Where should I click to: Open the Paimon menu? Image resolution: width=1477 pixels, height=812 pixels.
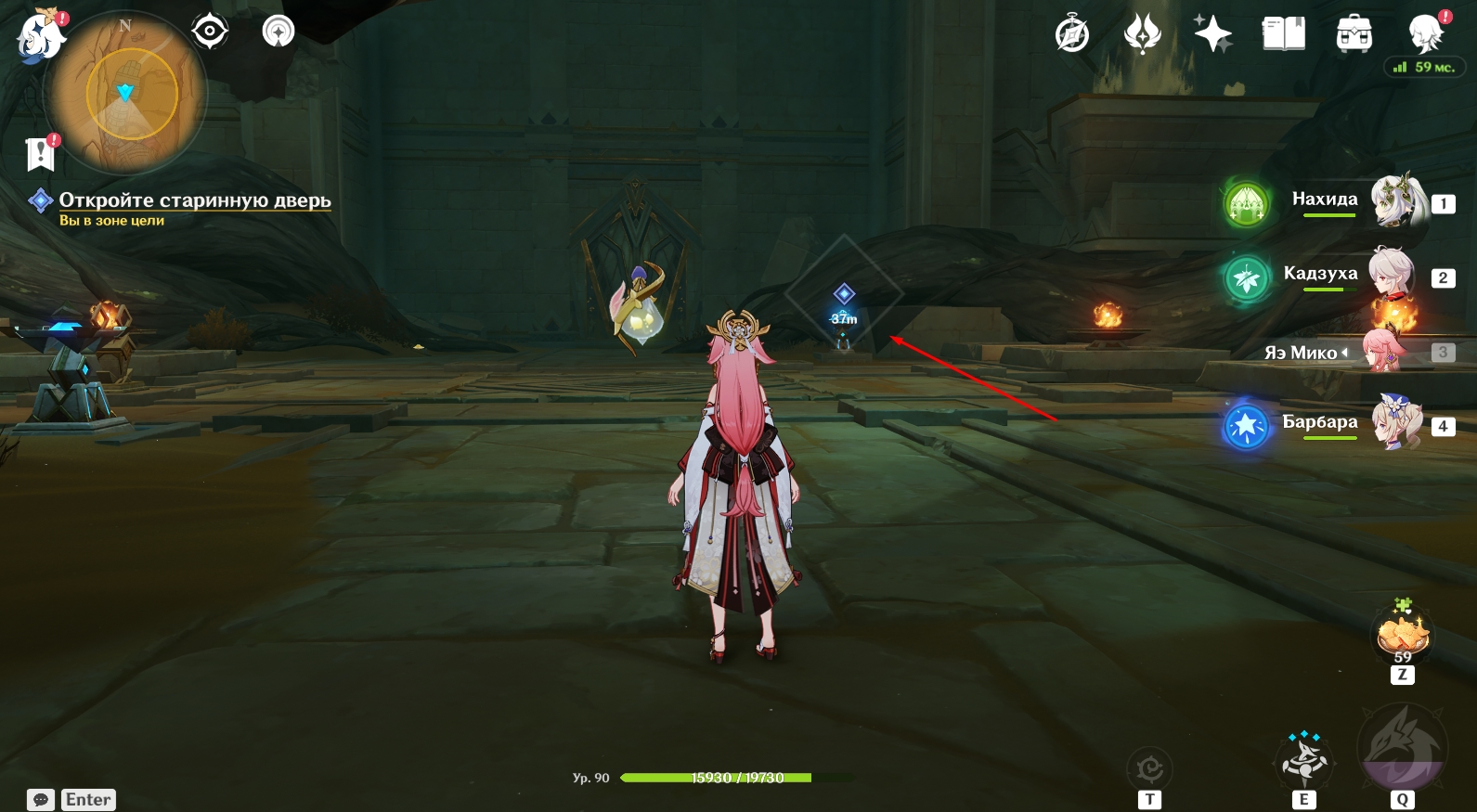click(40, 37)
